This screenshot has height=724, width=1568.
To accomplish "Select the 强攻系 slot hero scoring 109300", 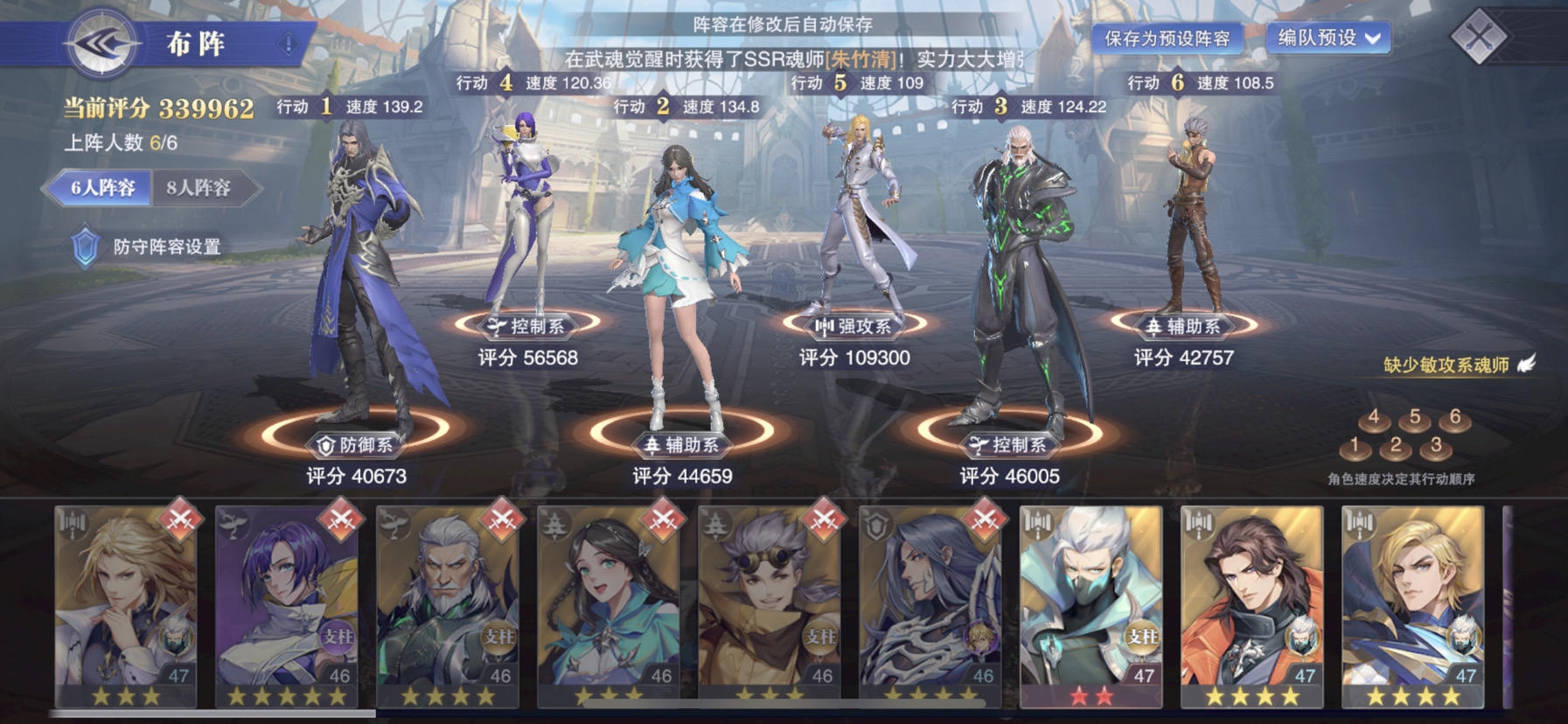I will click(855, 227).
